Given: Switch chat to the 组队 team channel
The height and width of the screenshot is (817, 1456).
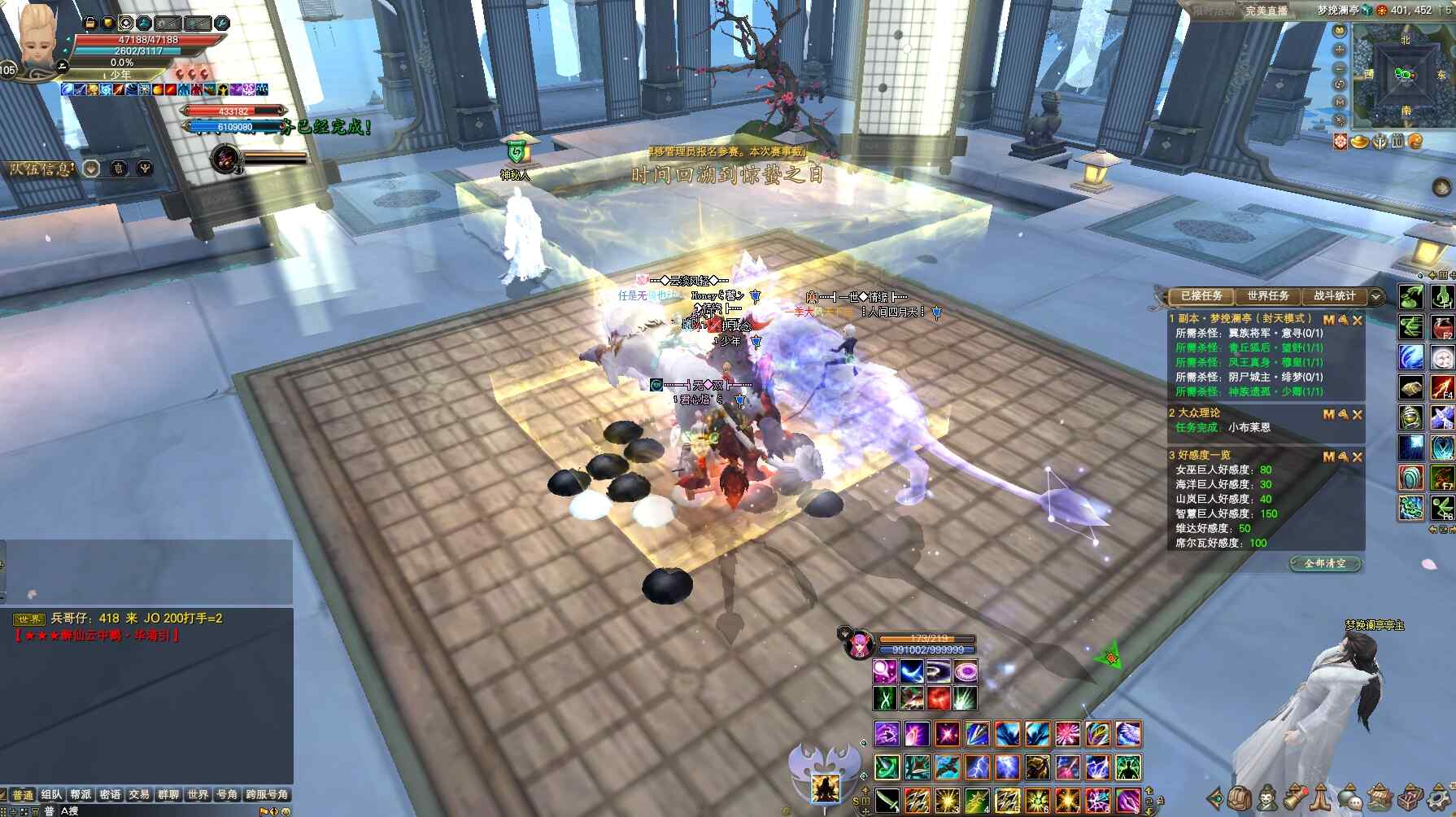Looking at the screenshot, I should (x=51, y=794).
